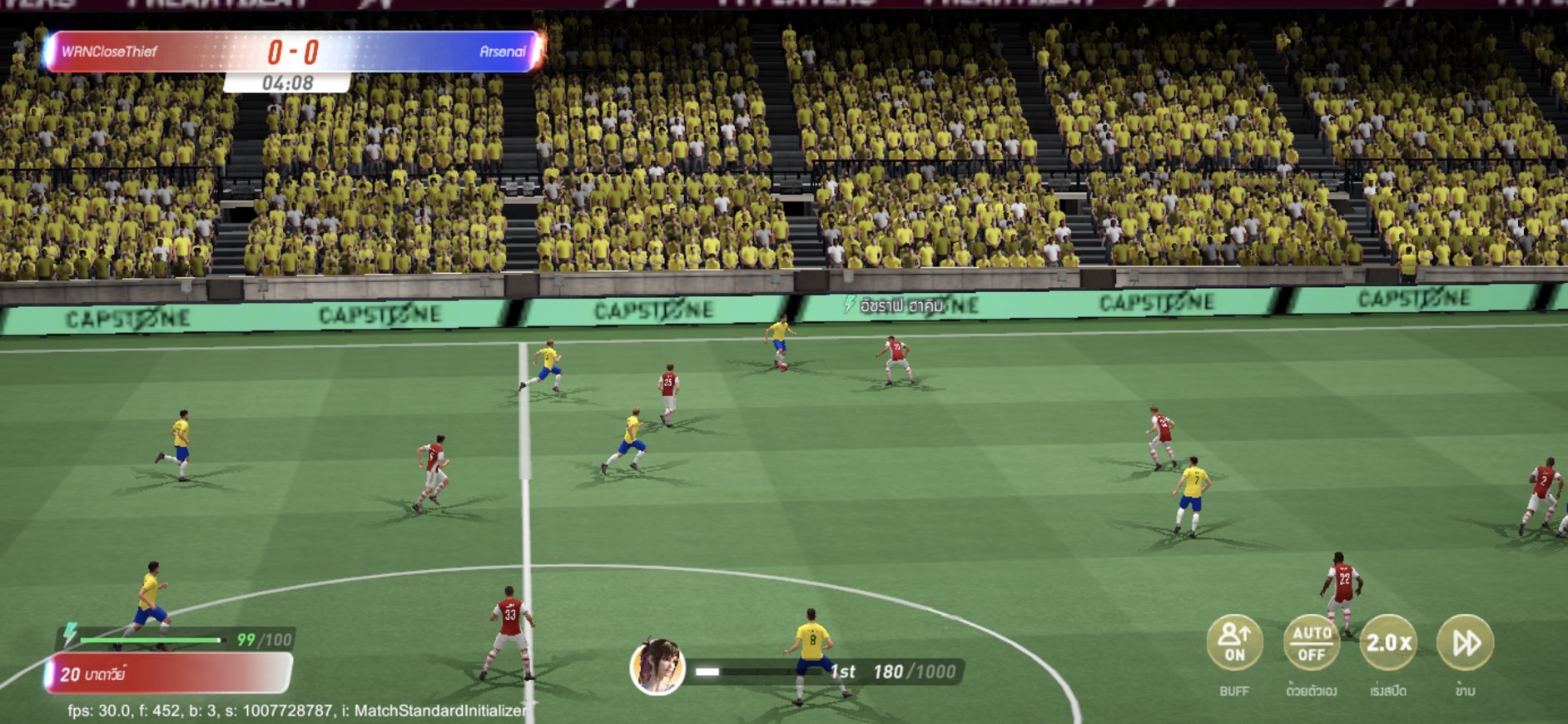Skip the match with fast-forward button
Screen dimensions: 1568x724
click(1465, 643)
